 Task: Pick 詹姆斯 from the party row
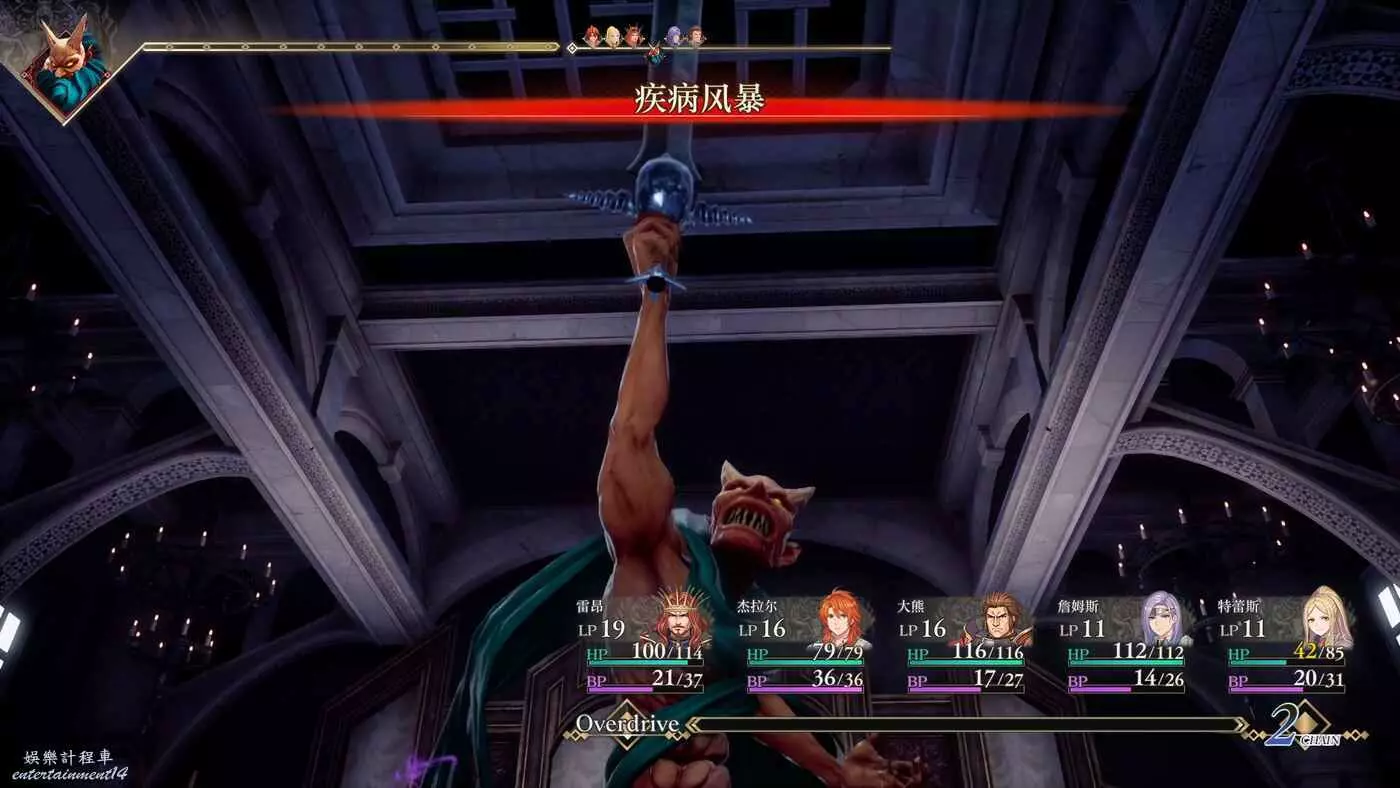coord(1161,620)
